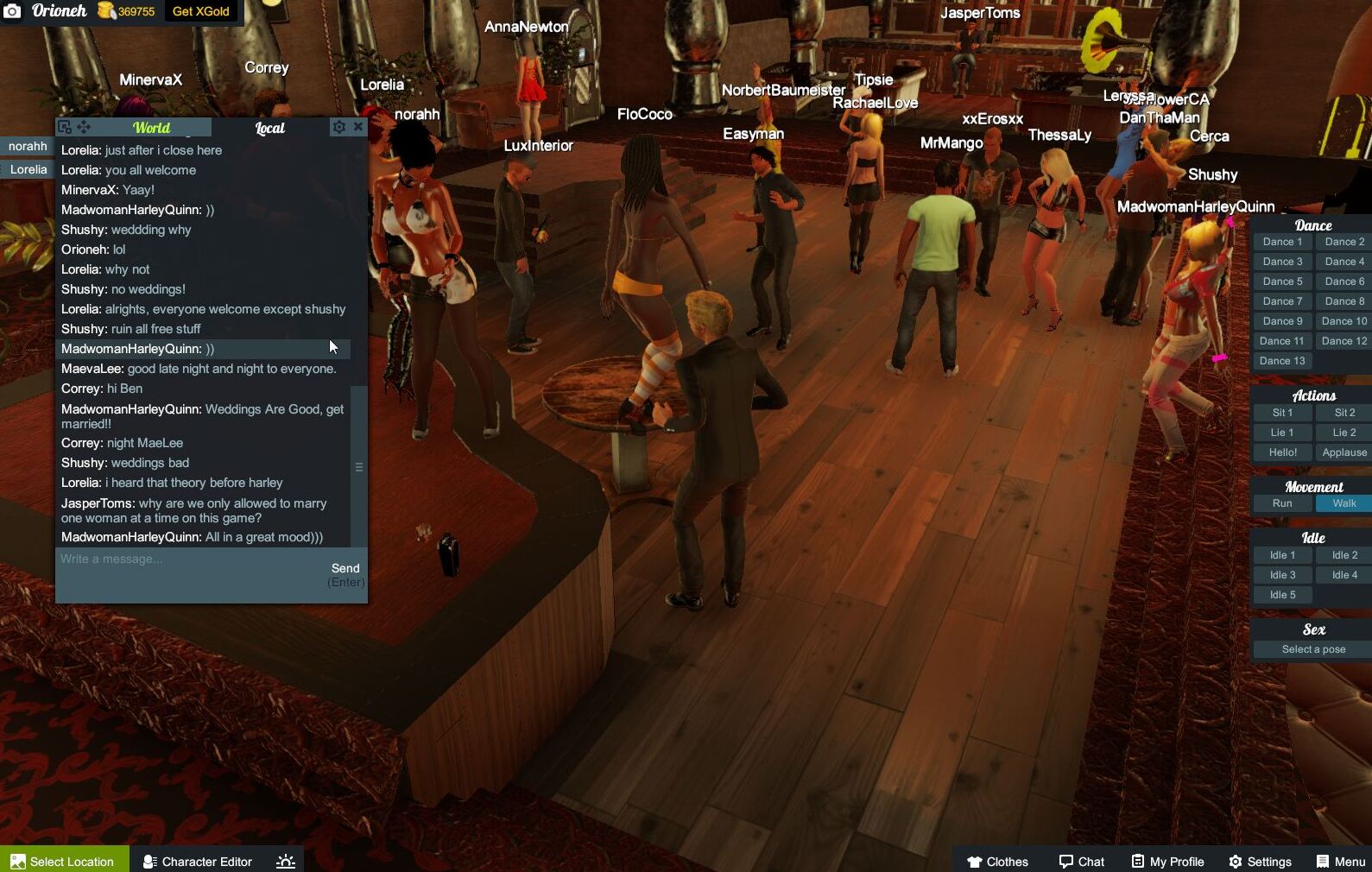Open the Character Editor
The image size is (1372, 872).
pyautogui.click(x=197, y=861)
